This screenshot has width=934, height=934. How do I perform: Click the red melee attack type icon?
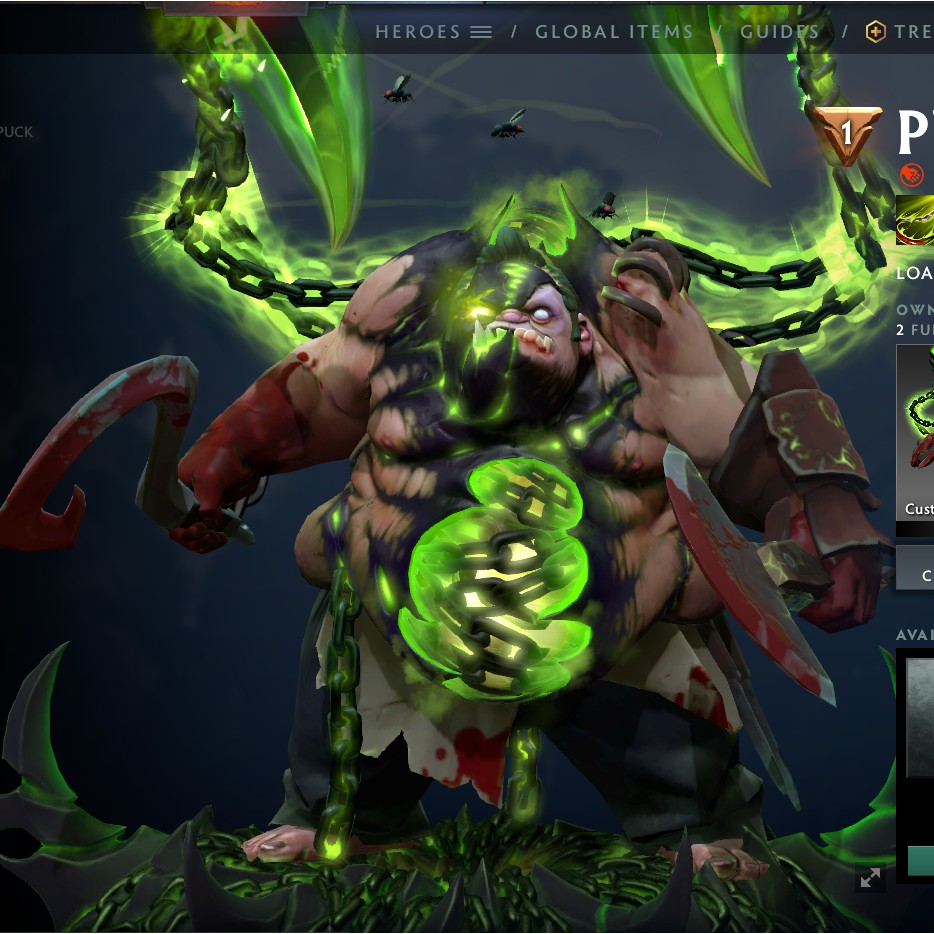[x=911, y=175]
